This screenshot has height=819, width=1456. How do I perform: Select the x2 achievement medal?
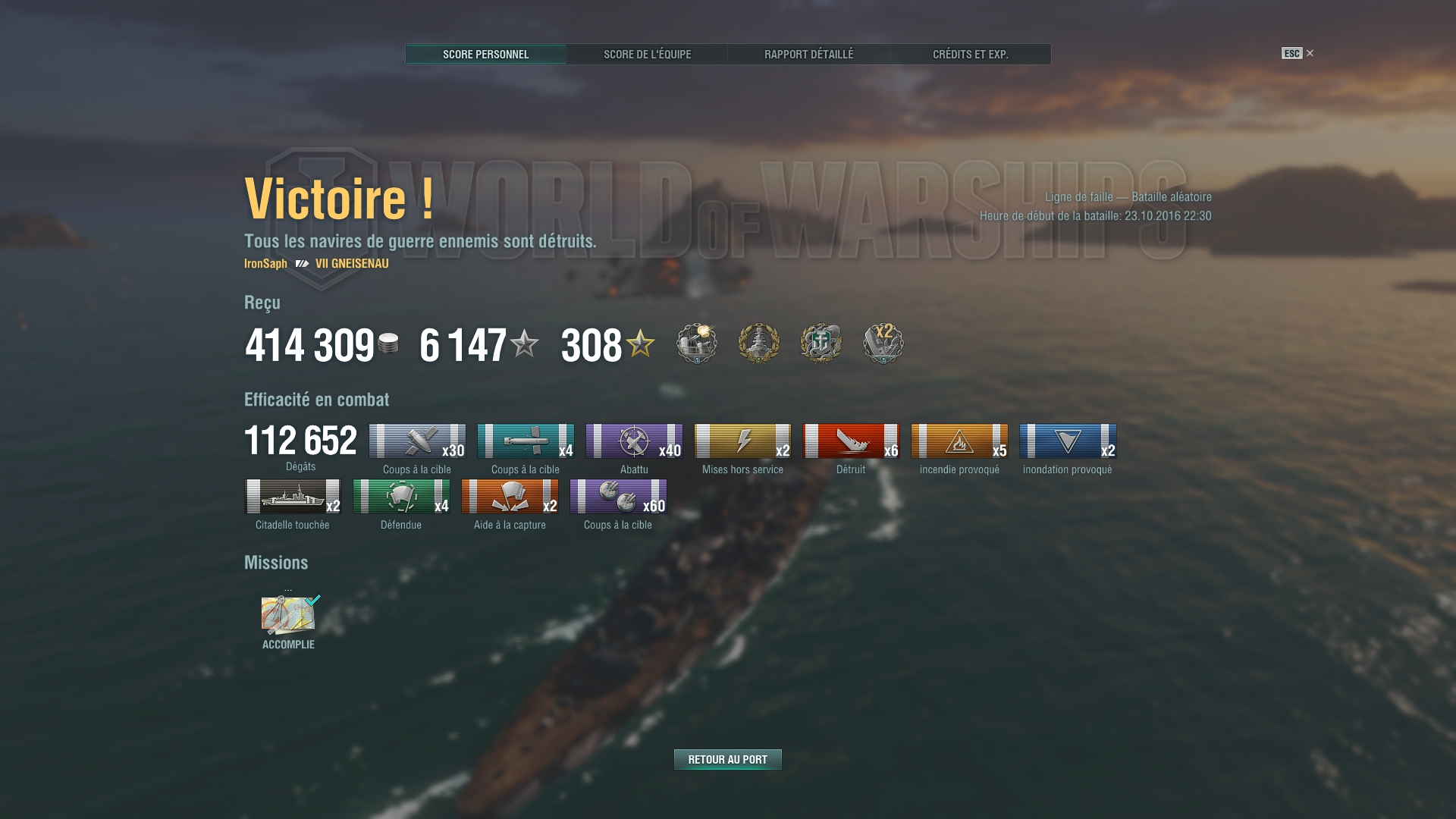(x=883, y=344)
